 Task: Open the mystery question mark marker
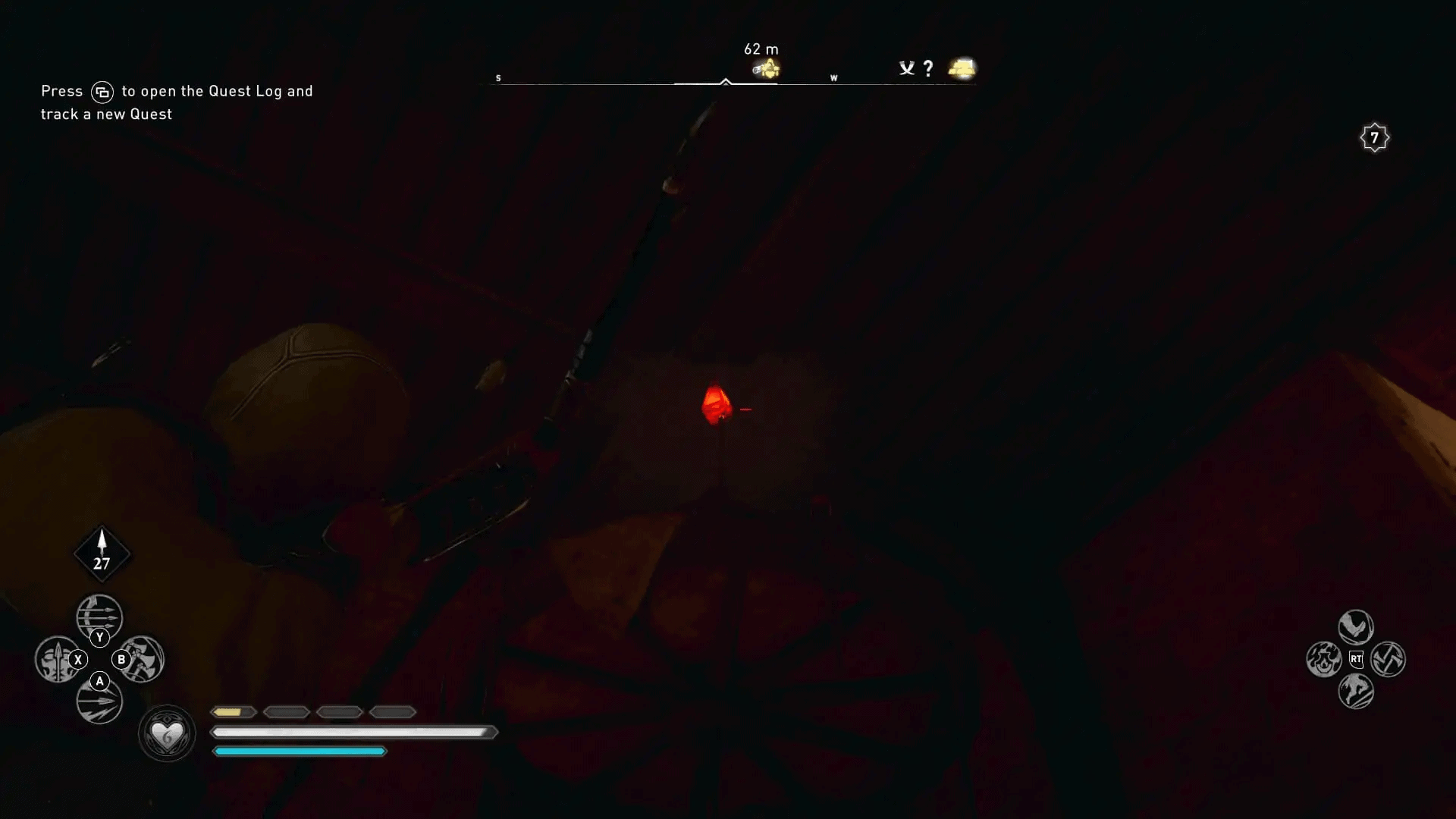(927, 68)
